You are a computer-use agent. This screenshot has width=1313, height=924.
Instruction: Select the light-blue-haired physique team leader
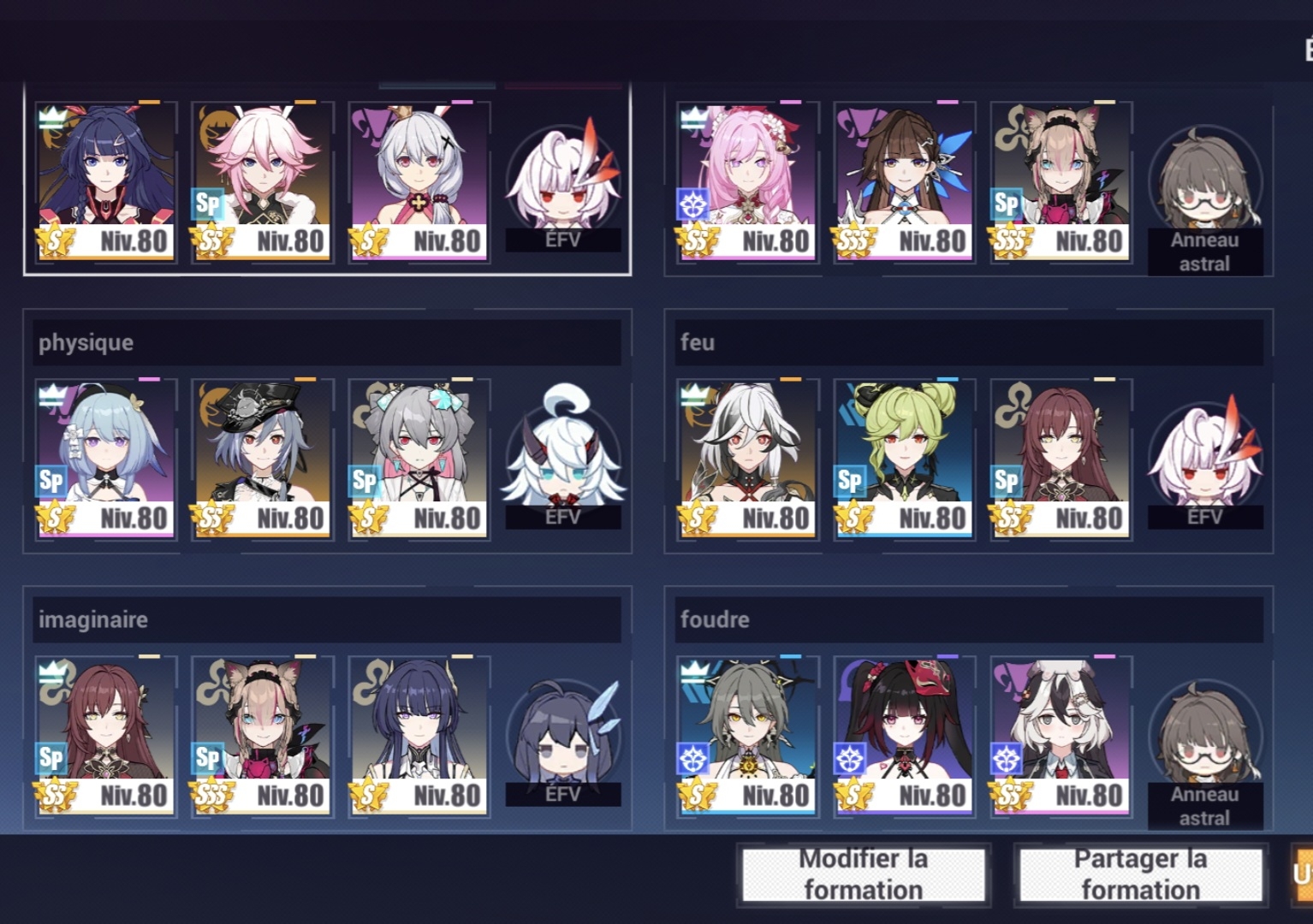point(105,458)
